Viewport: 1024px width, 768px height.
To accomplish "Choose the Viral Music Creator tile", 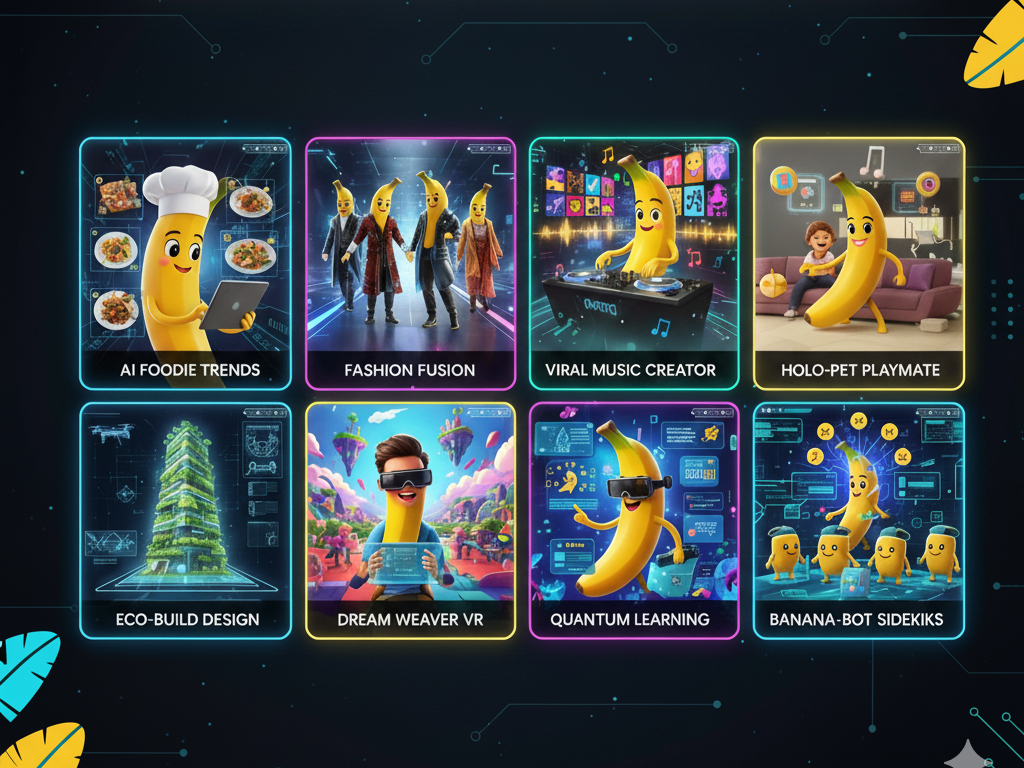I will click(634, 263).
